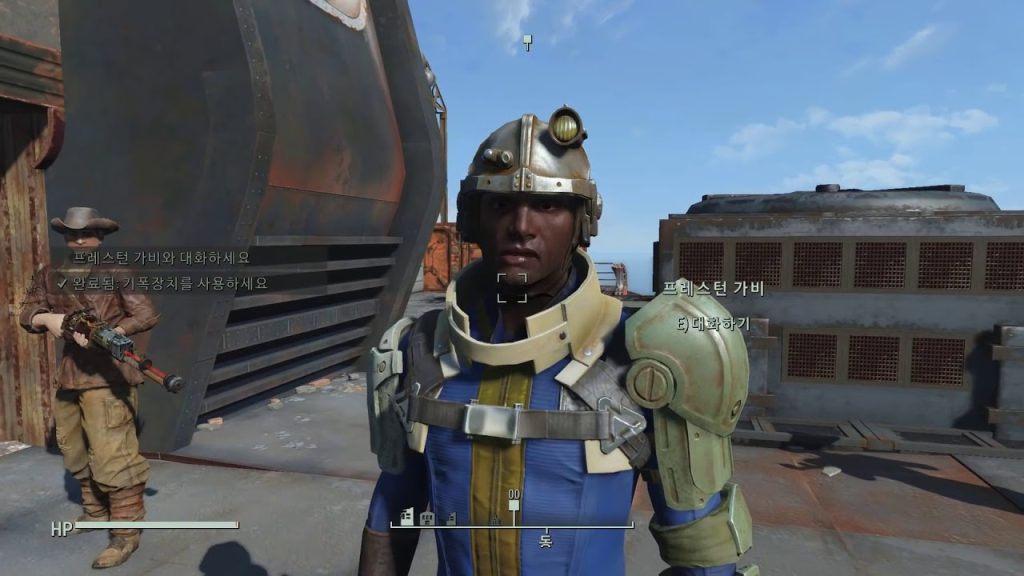
Task: Click the completed detonator objective entry
Action: pyautogui.click(x=170, y=283)
